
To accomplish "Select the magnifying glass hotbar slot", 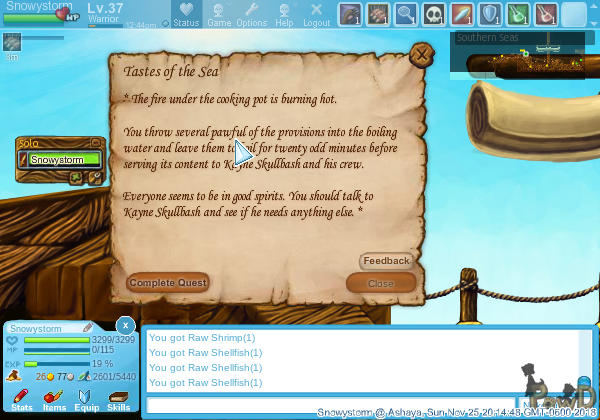I will coord(406,14).
